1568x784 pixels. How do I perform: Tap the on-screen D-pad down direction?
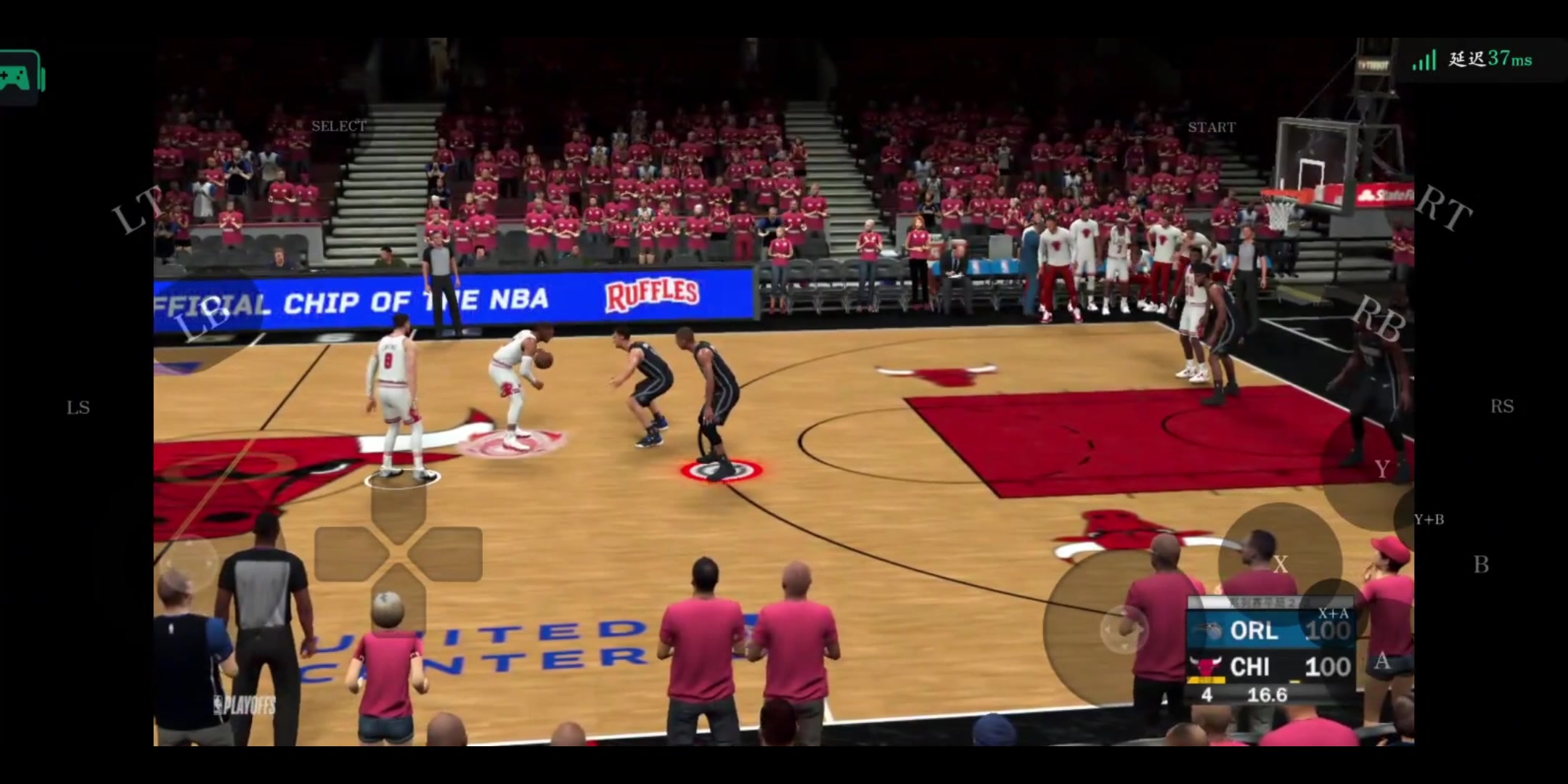click(399, 600)
